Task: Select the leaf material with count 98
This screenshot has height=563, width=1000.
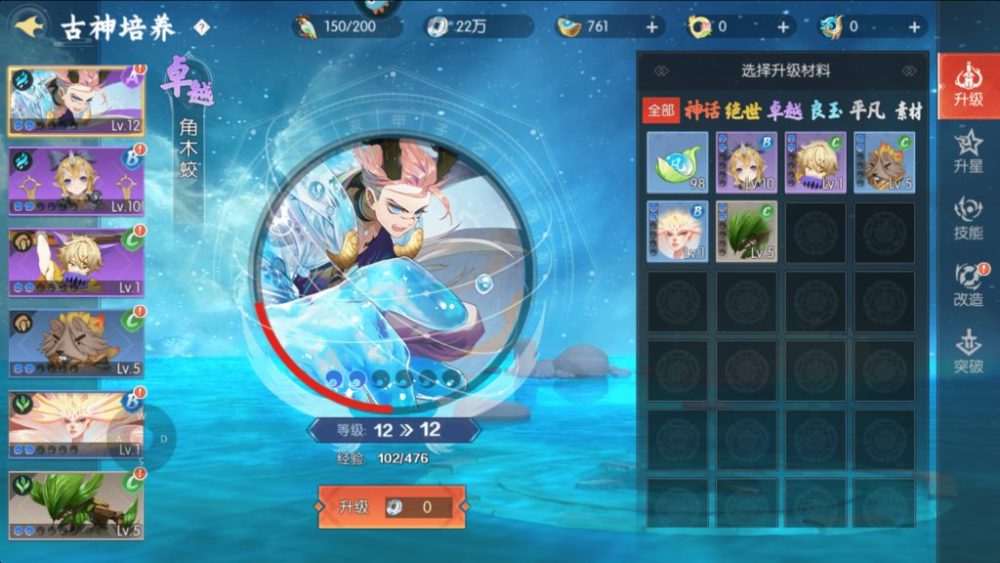Action: pos(677,162)
